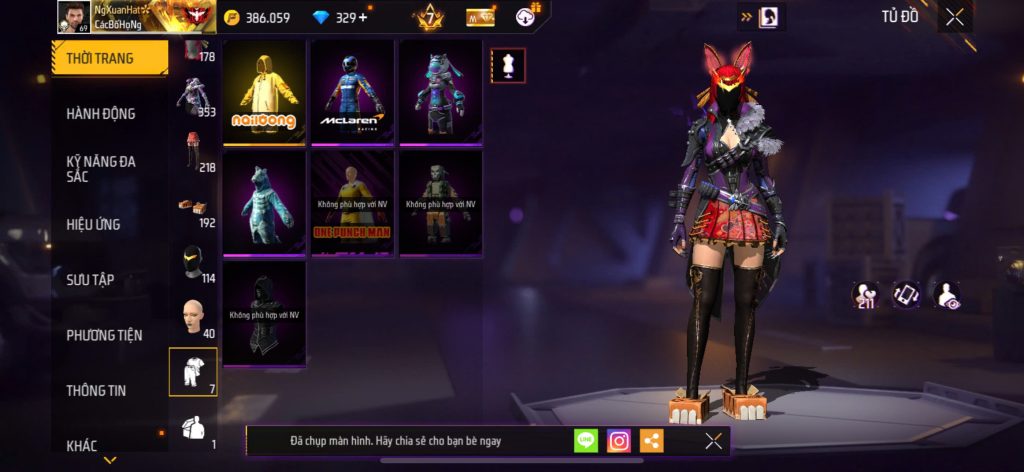Go to the SƯU TẬP tab
Viewport: 1024px width, 472px height.
[90, 280]
